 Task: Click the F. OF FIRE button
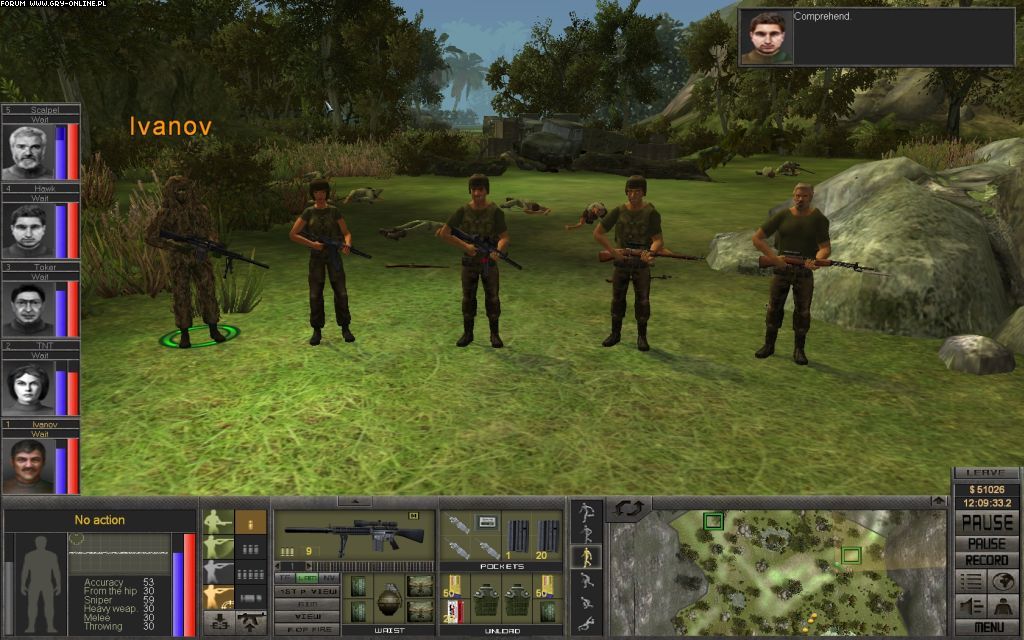(x=306, y=629)
